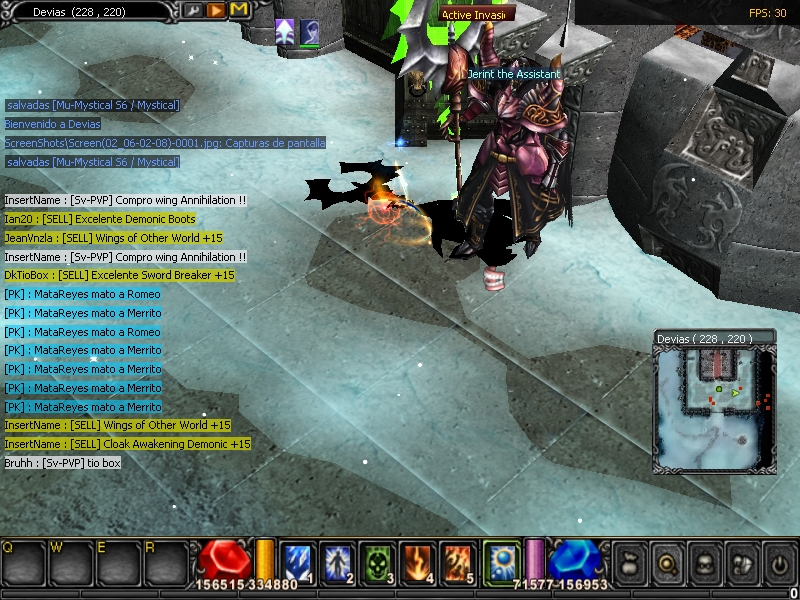
Task: Select the face portrait buff icon
Action: click(x=310, y=33)
